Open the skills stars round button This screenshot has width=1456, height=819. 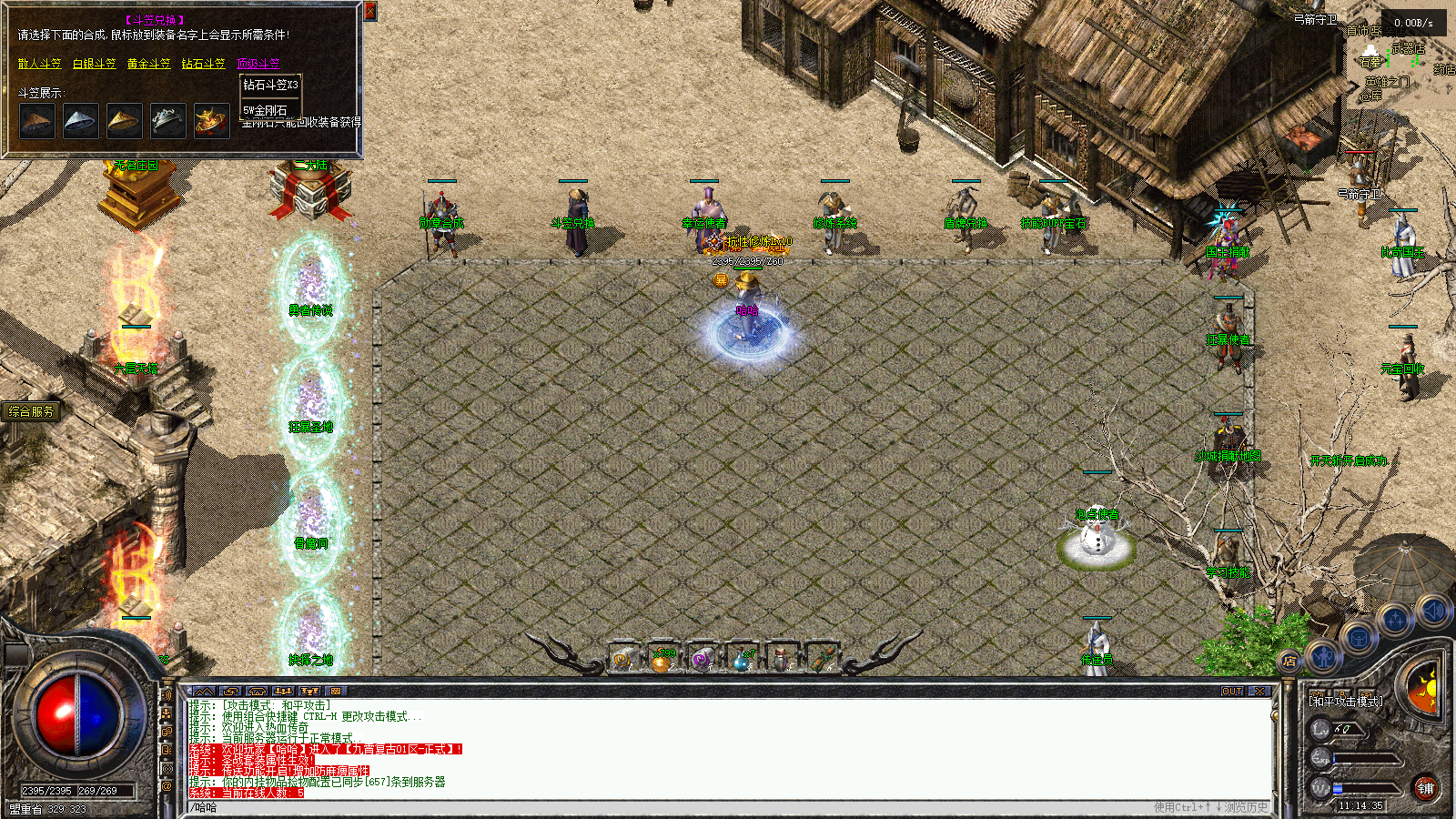(x=1395, y=621)
